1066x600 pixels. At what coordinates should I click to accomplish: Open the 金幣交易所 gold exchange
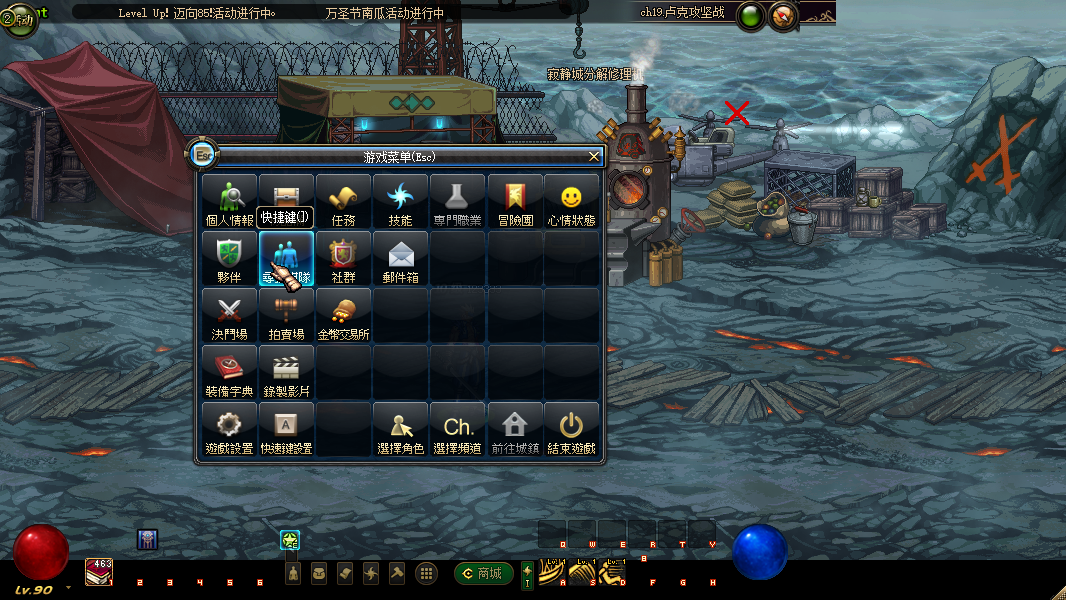point(343,316)
